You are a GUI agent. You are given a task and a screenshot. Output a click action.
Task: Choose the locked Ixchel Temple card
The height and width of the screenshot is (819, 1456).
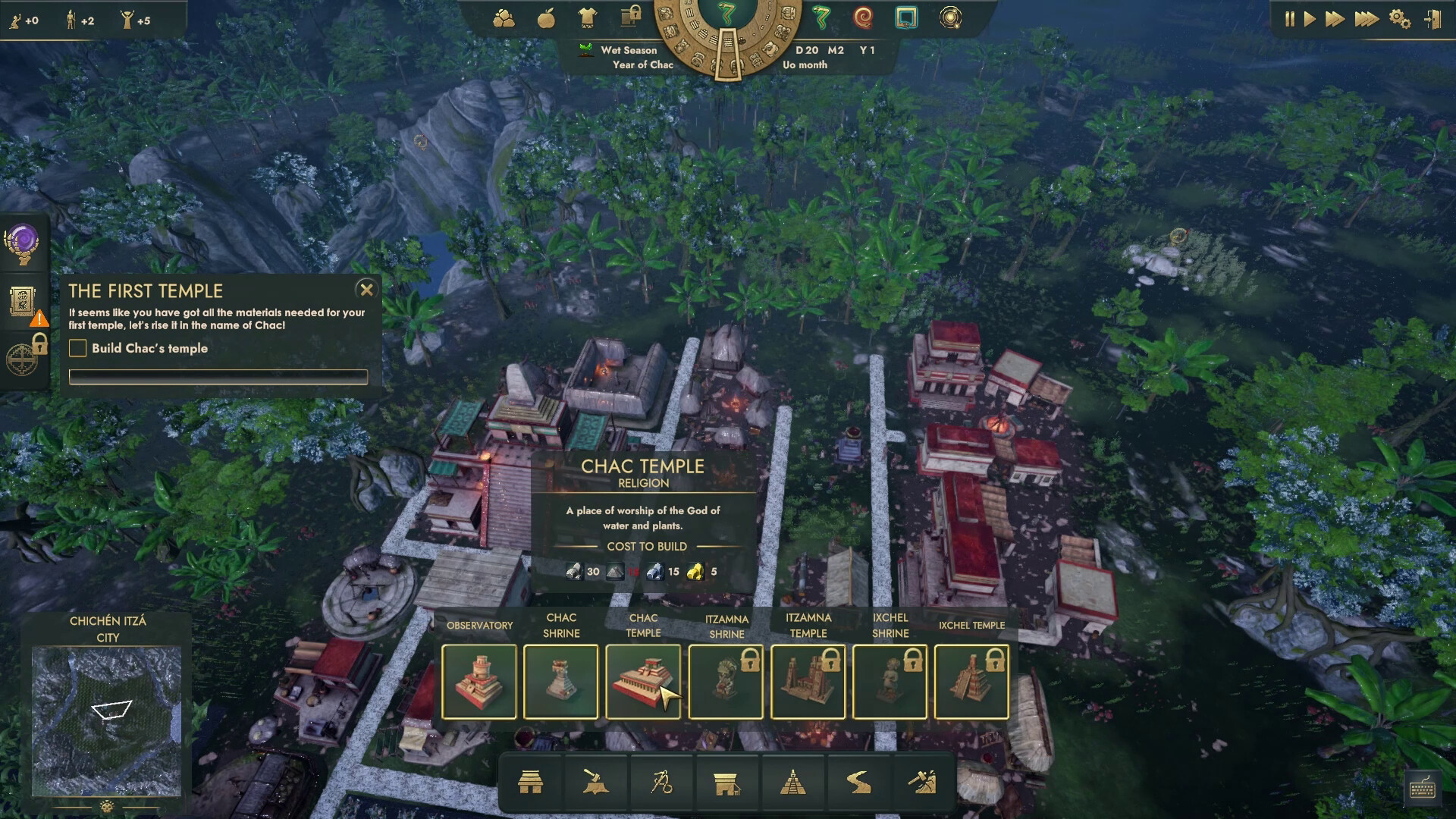pyautogui.click(x=971, y=681)
